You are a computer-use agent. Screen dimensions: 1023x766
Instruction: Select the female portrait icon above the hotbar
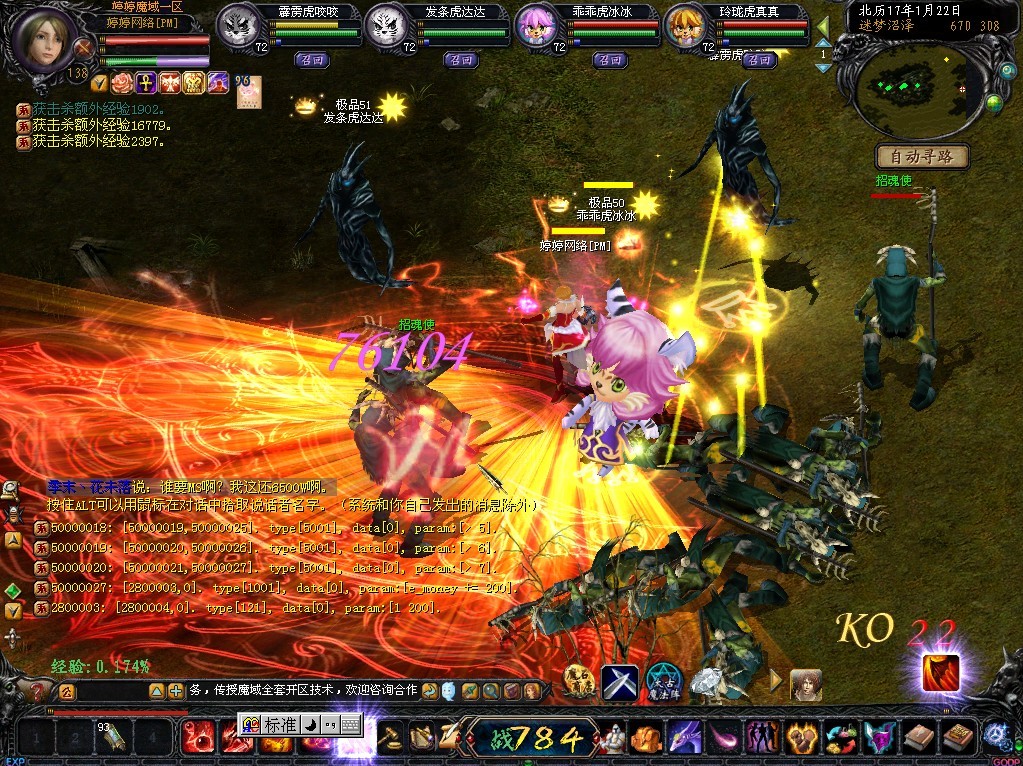(x=805, y=684)
